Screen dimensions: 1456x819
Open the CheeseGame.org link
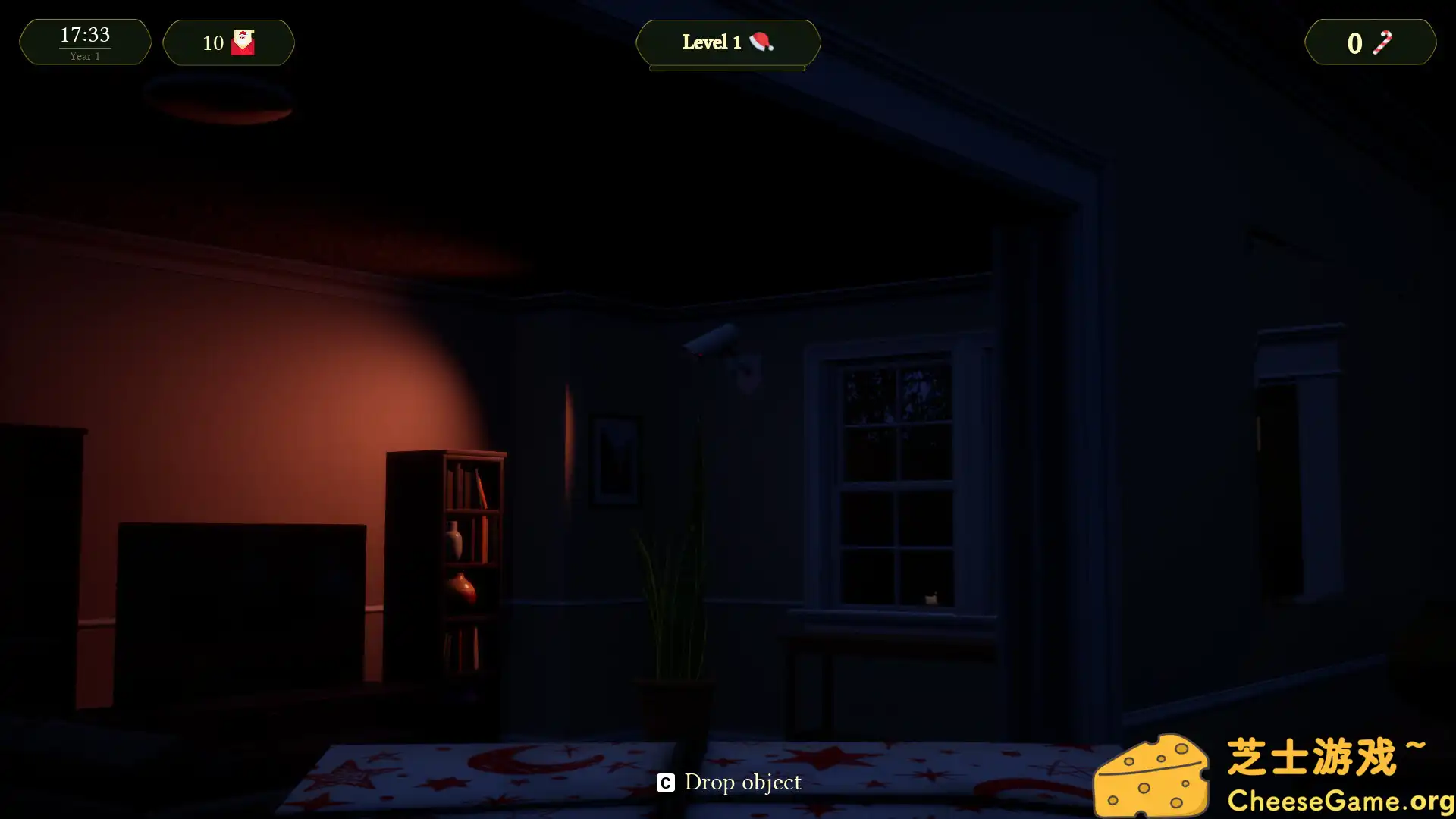tap(1343, 799)
